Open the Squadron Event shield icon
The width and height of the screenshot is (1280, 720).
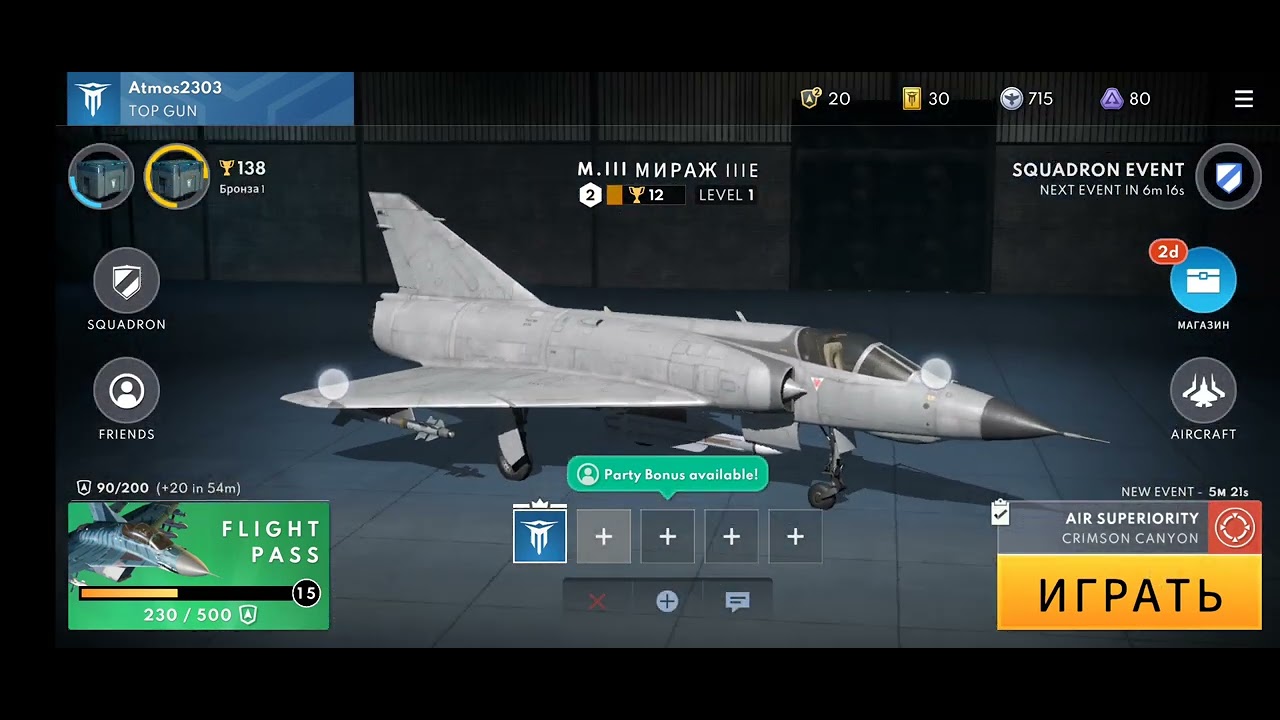[x=1227, y=177]
